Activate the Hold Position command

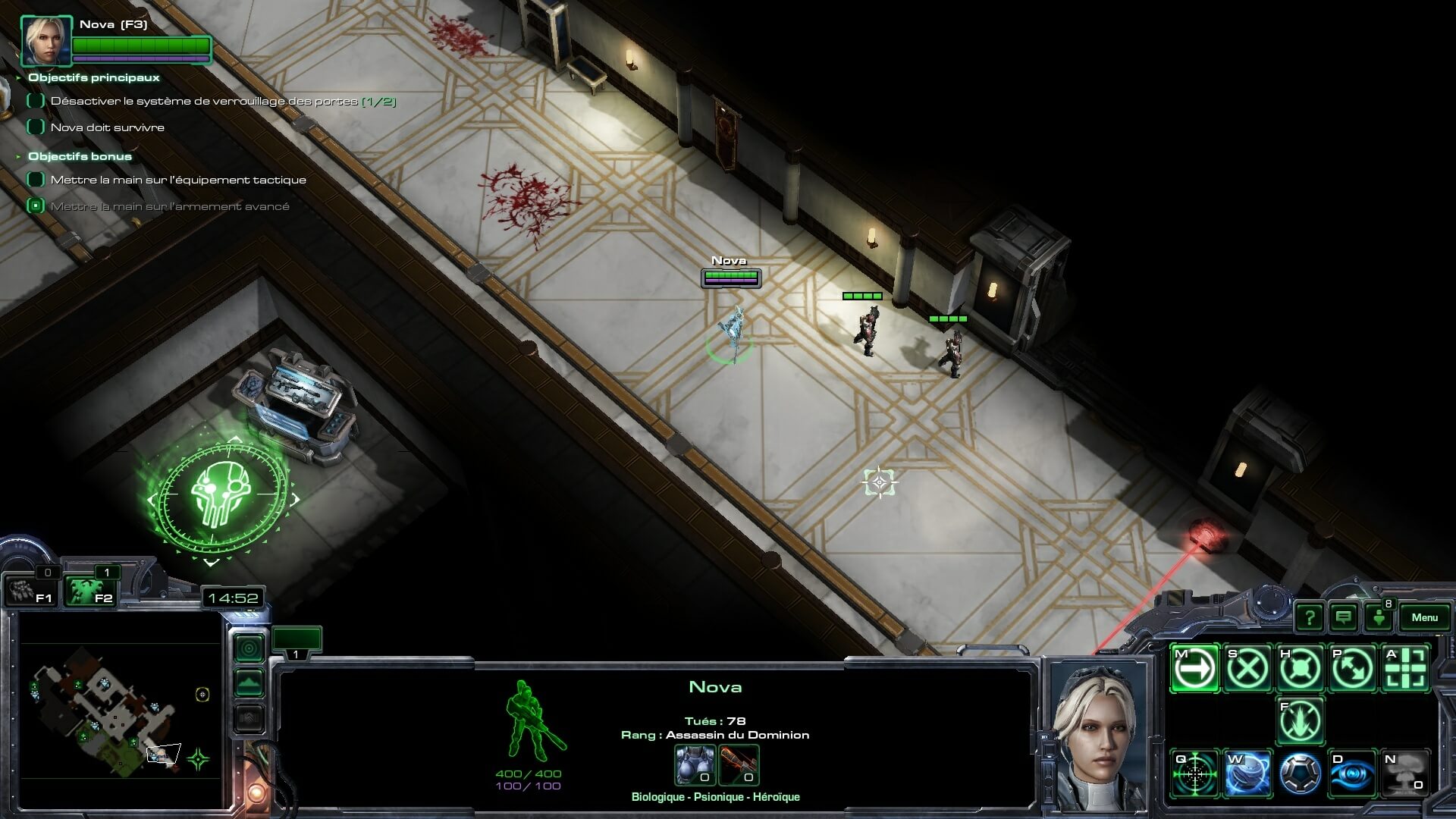click(1301, 668)
